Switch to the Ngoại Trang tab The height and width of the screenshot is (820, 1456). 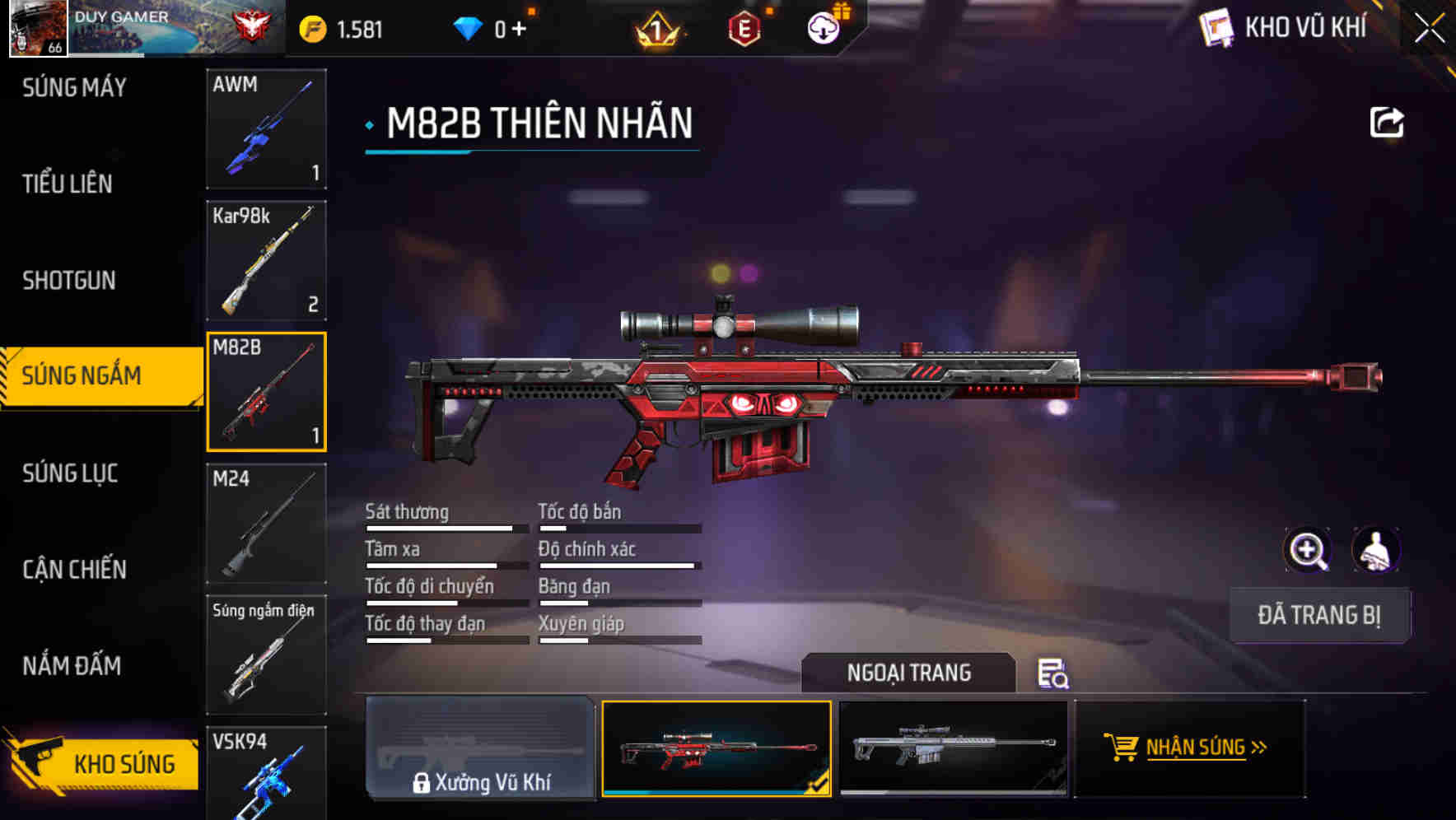click(x=909, y=673)
